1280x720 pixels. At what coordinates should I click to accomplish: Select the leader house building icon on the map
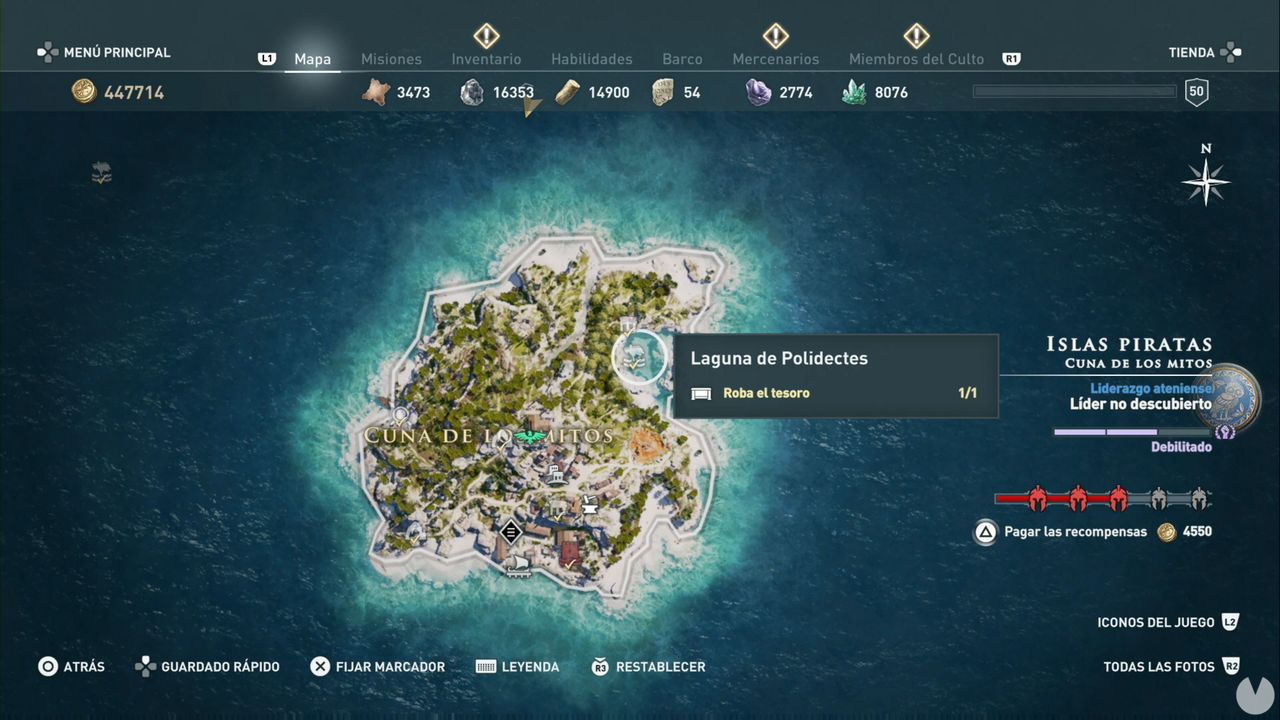(x=556, y=475)
